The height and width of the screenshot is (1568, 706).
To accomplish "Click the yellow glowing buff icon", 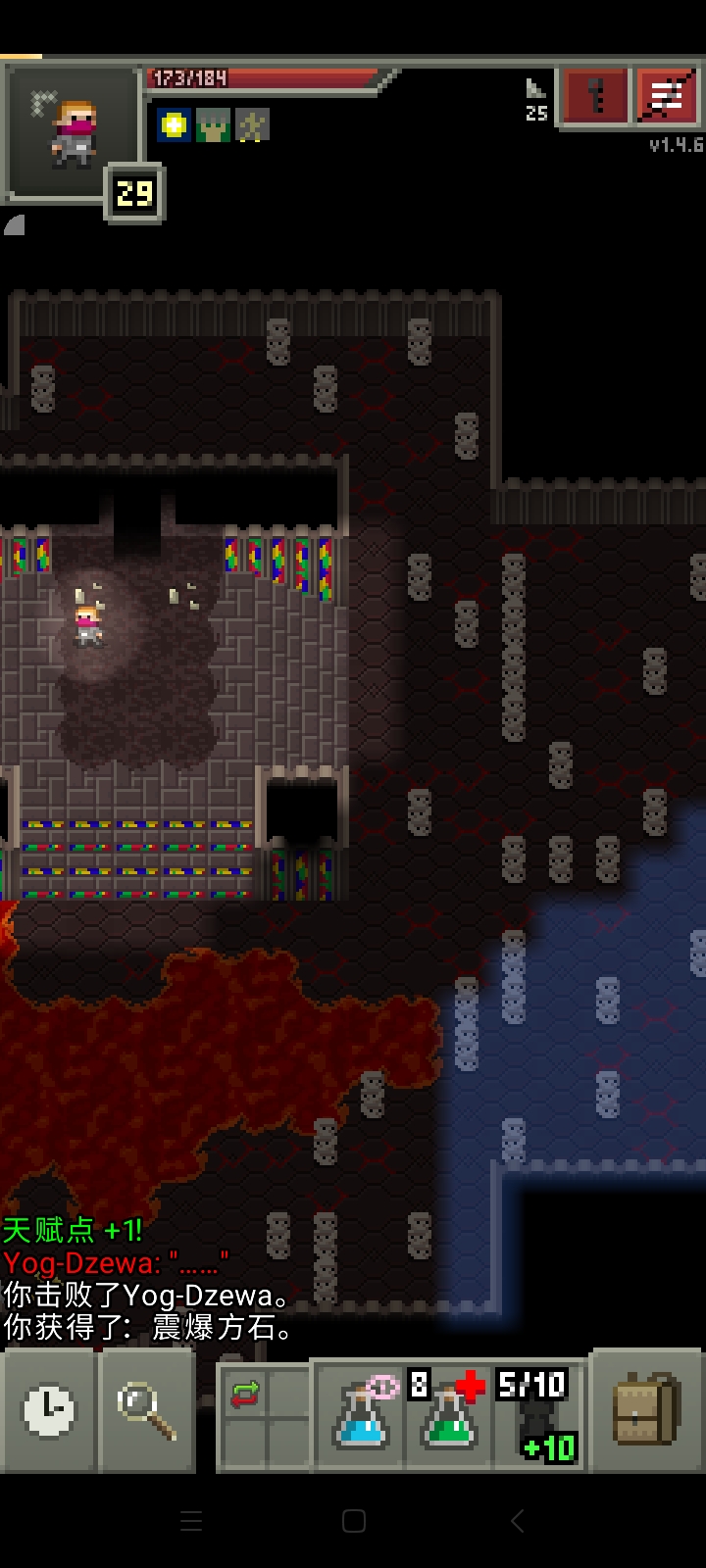I will (175, 124).
